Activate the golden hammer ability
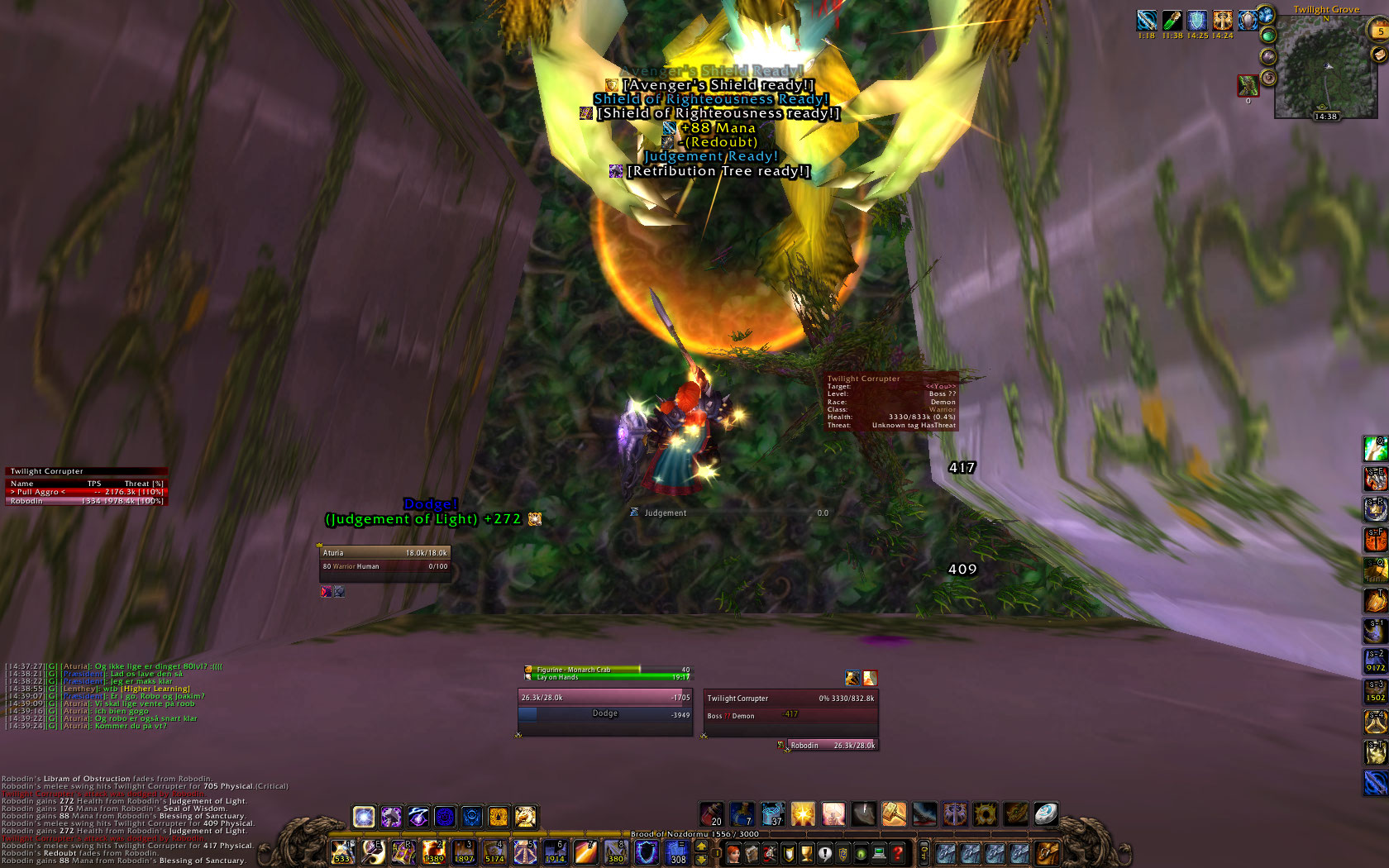Image resolution: width=1389 pixels, height=868 pixels. [894, 814]
